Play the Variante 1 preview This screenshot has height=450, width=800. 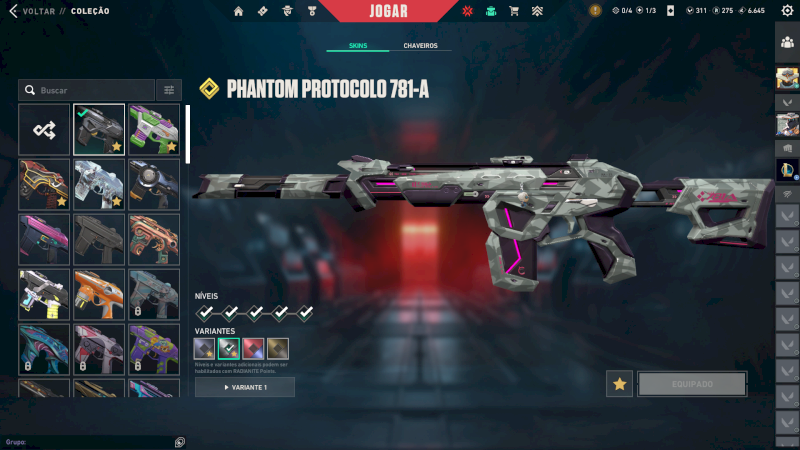(245, 387)
